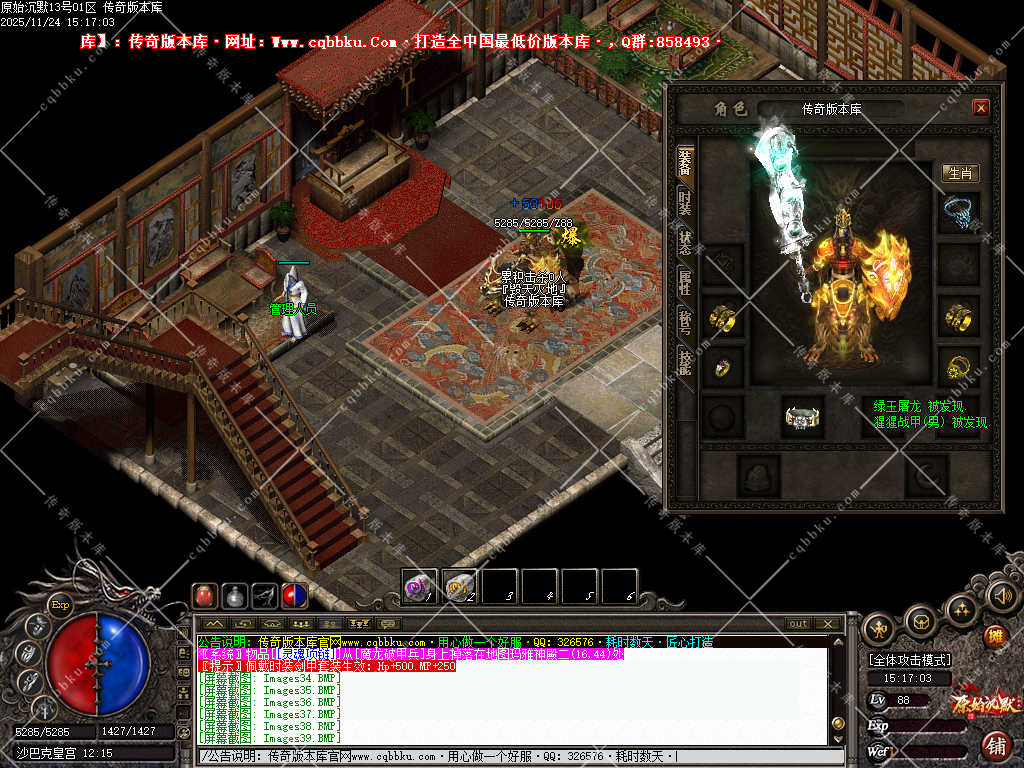The width and height of the screenshot is (1024, 768).
Task: Open the 铺 (shop) button
Action: click(x=996, y=745)
